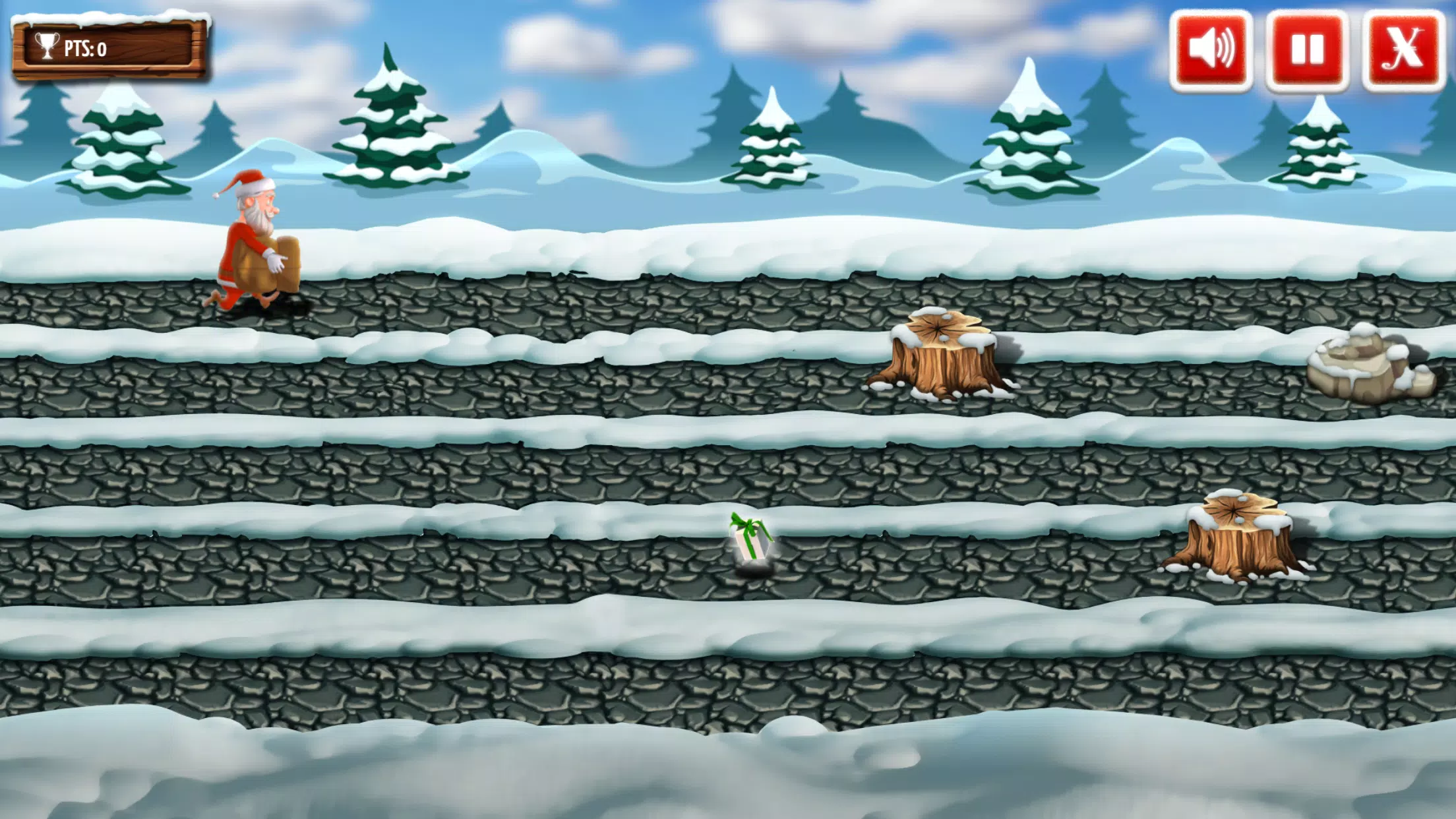Close the game with the X button
This screenshot has height=819, width=1456.
tap(1403, 50)
